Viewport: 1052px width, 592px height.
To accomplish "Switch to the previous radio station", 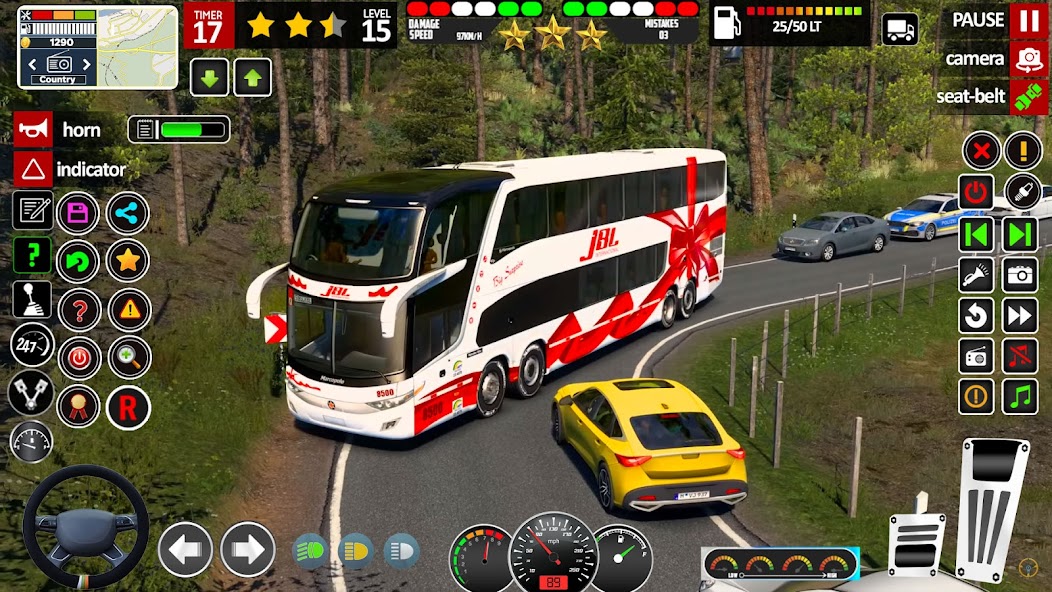I will [x=978, y=235].
